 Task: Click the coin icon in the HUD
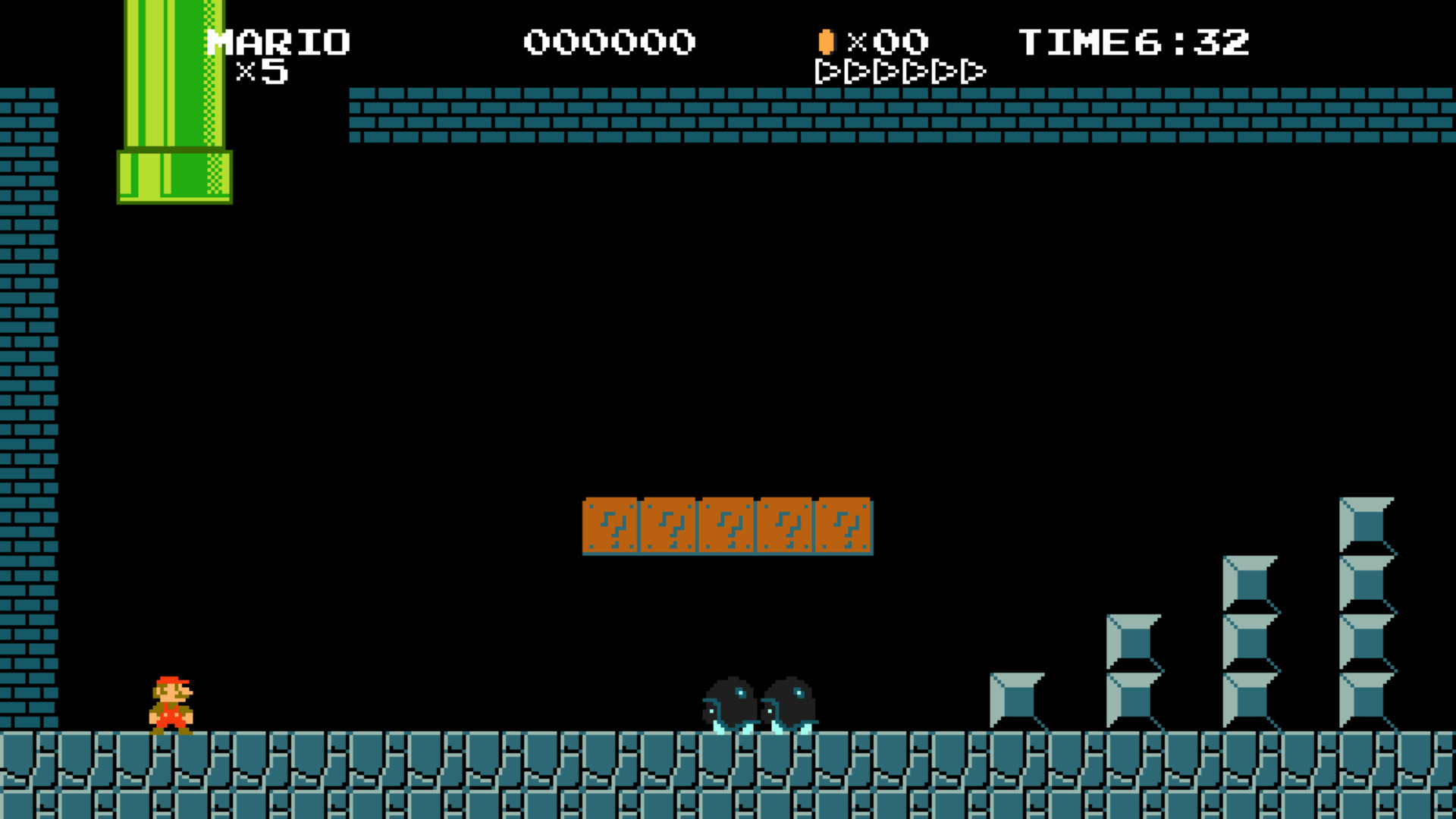[826, 43]
